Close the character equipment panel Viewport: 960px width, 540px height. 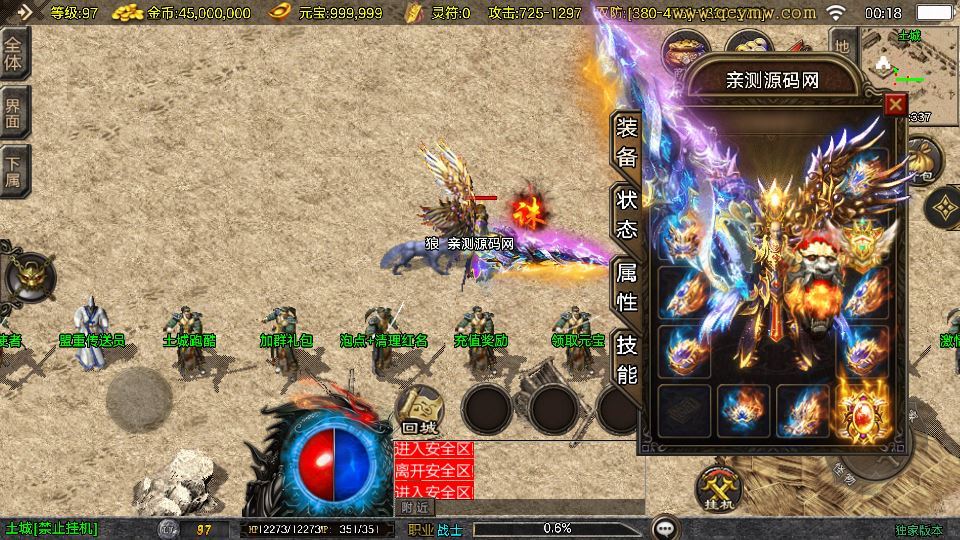895,104
